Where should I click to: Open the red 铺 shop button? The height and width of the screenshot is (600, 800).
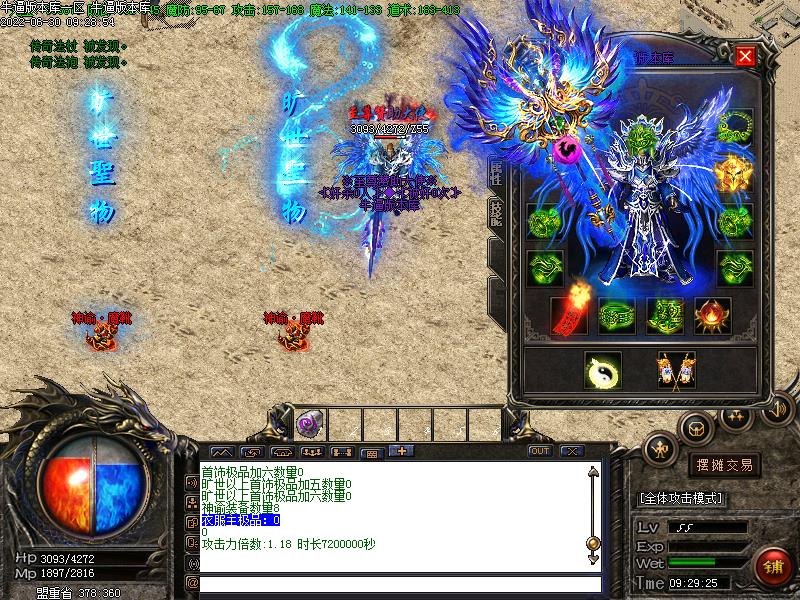[x=771, y=566]
